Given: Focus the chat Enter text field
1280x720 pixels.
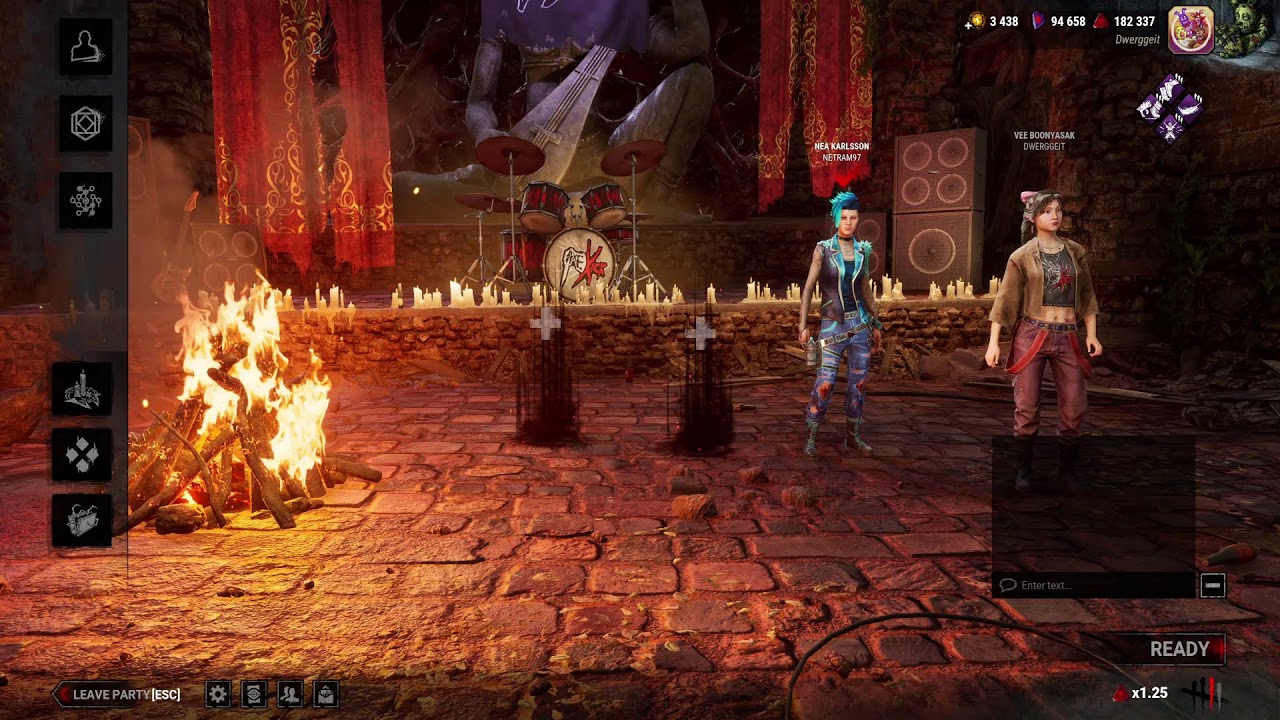Looking at the screenshot, I should point(1095,585).
